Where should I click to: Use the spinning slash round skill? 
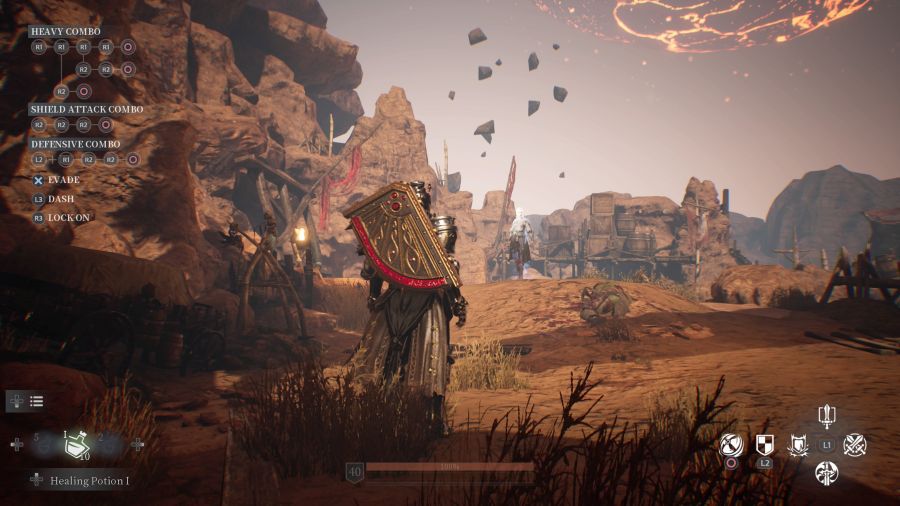pyautogui.click(x=732, y=444)
